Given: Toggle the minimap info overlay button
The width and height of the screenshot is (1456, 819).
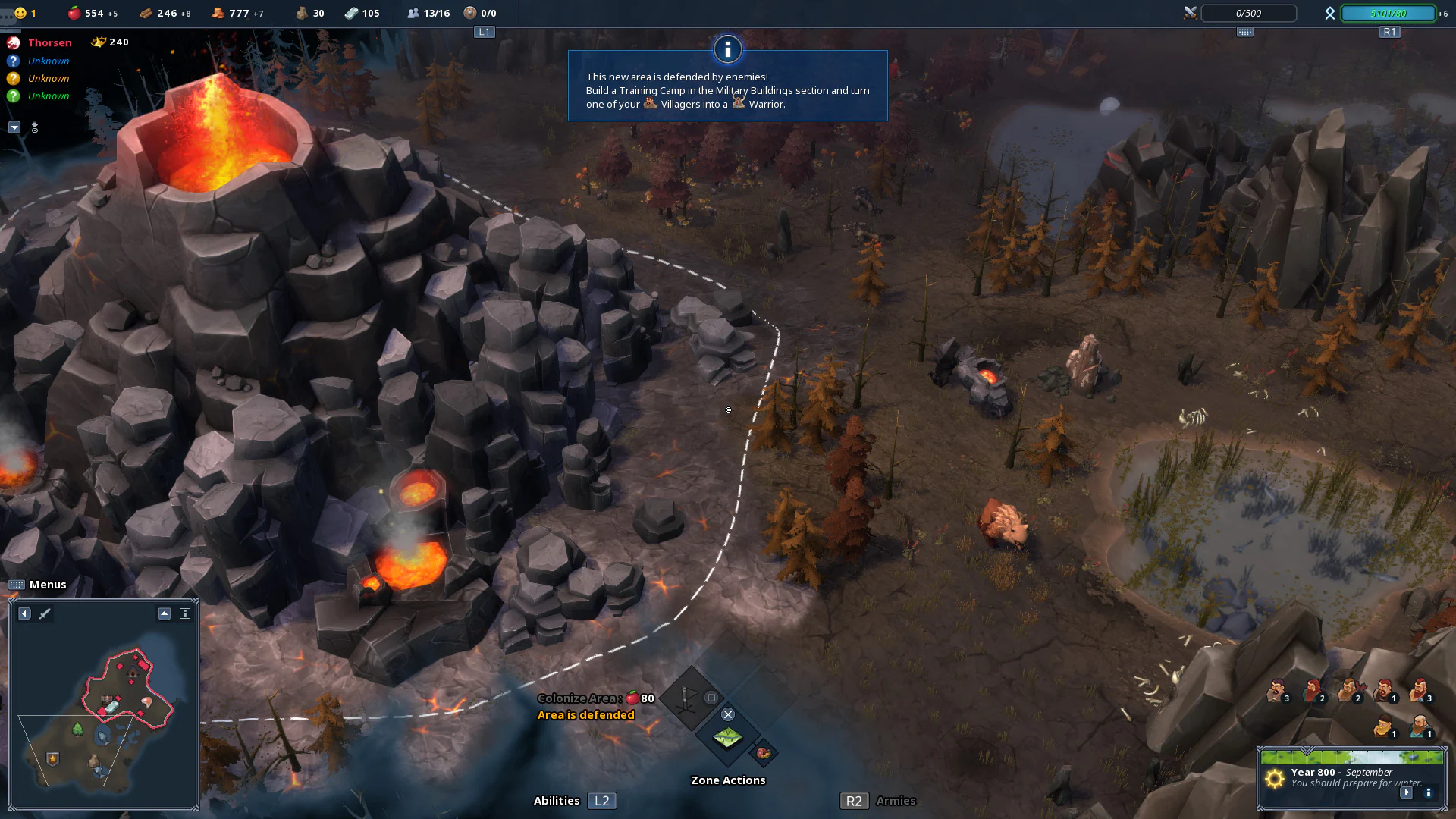Looking at the screenshot, I should click(185, 614).
